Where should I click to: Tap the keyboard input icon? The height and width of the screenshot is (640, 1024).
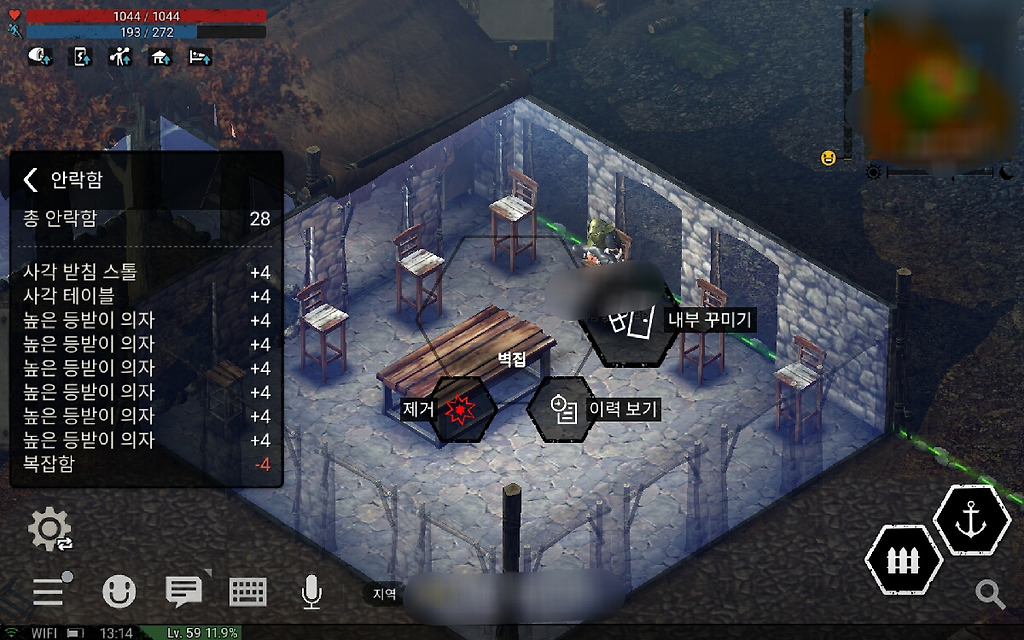[248, 592]
